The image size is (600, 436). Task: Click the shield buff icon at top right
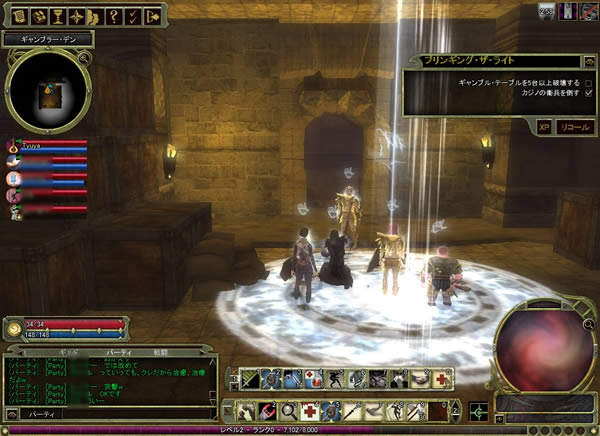click(547, 9)
